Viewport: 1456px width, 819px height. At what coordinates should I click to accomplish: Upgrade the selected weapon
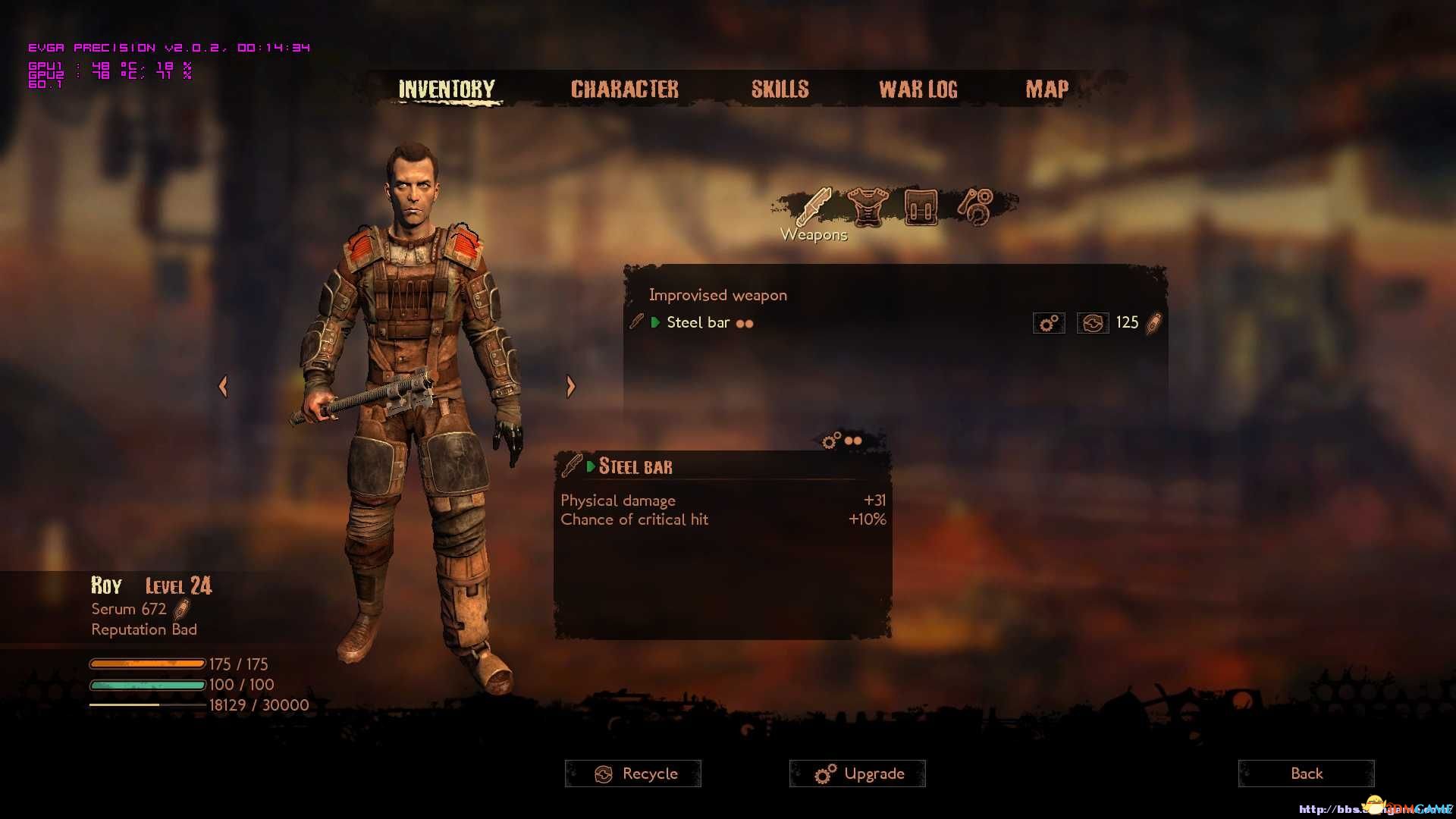coord(858,773)
